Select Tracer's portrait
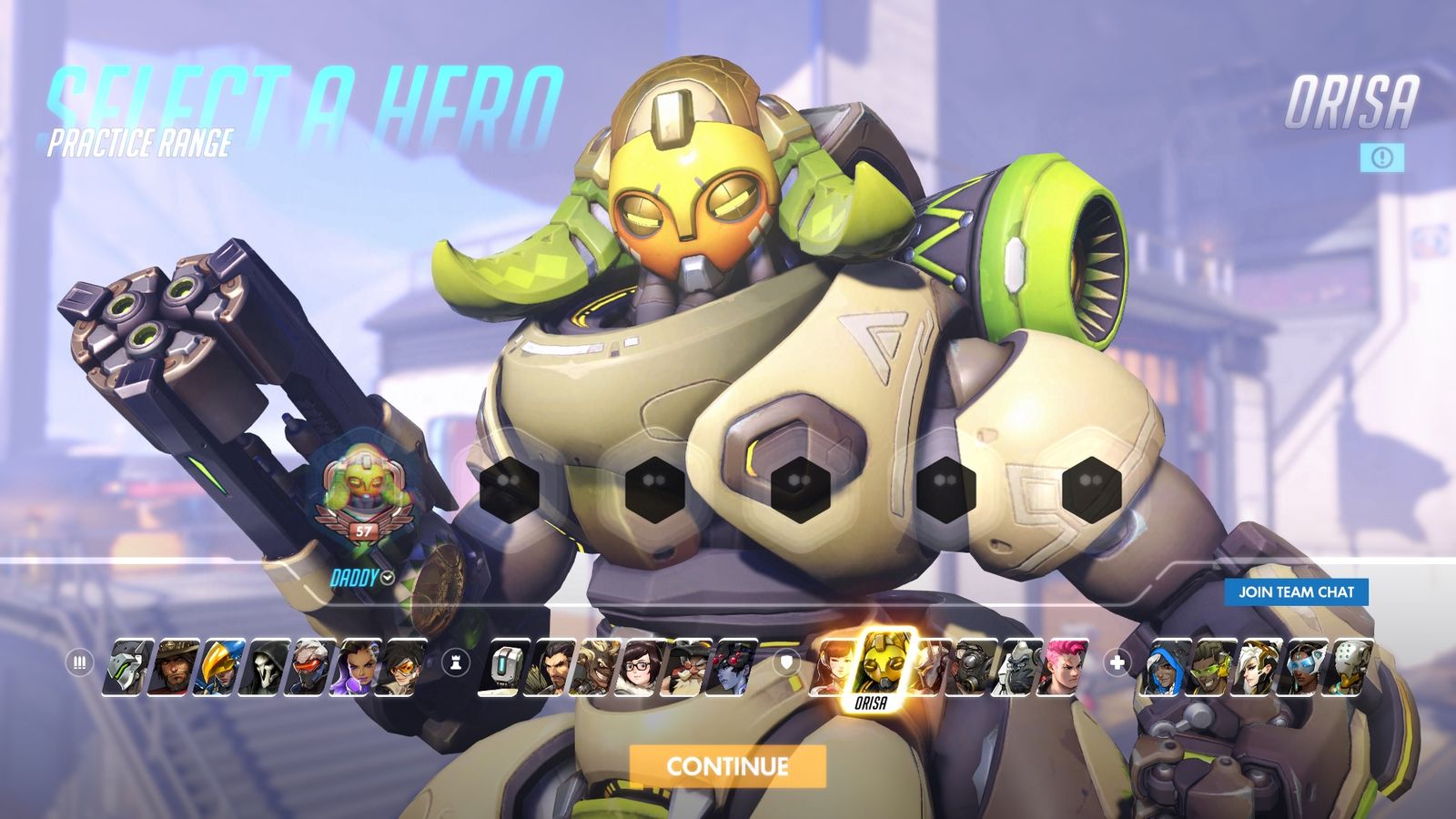 point(402,666)
